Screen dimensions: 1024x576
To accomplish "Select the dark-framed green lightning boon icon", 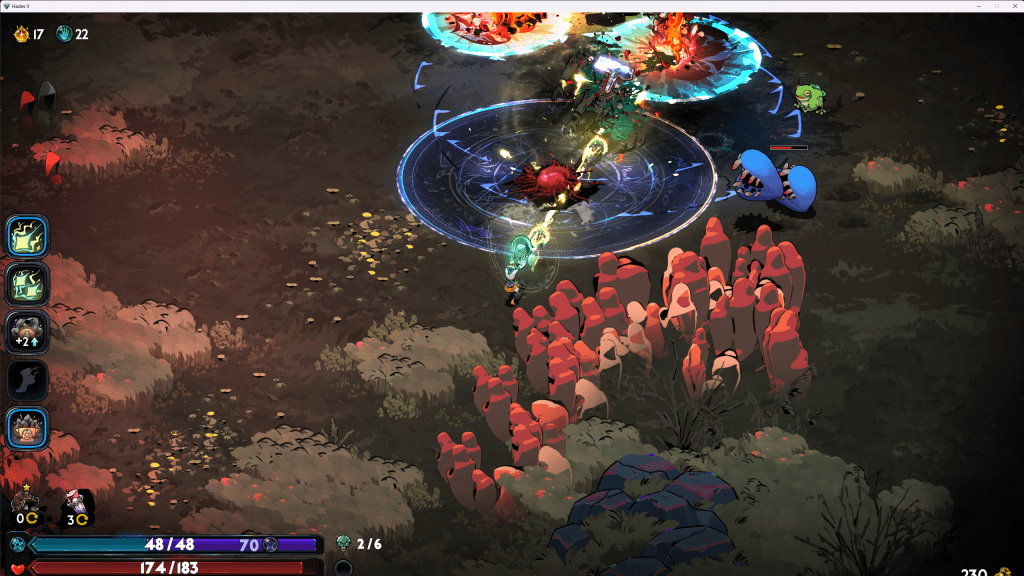I will click(27, 284).
